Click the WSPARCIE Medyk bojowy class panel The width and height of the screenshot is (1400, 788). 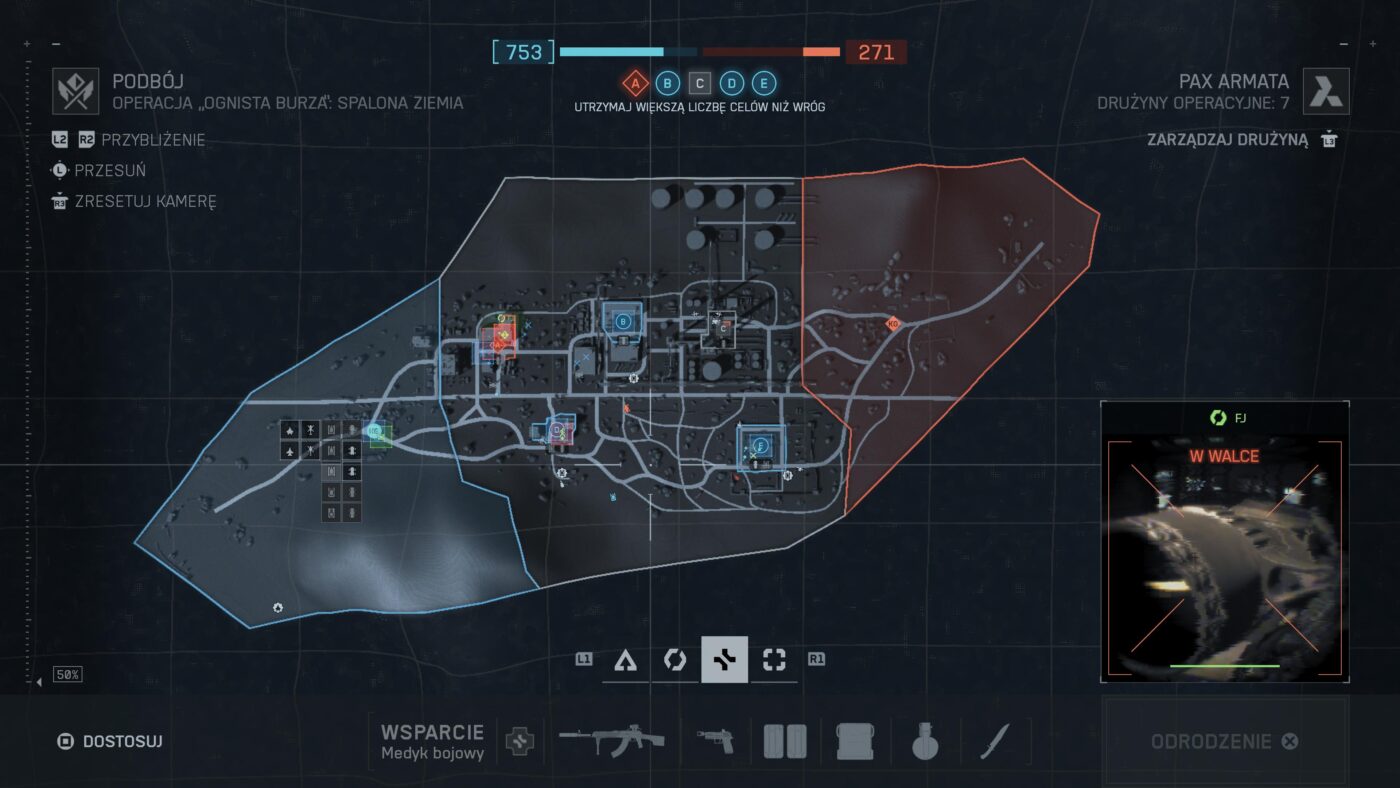tap(432, 742)
